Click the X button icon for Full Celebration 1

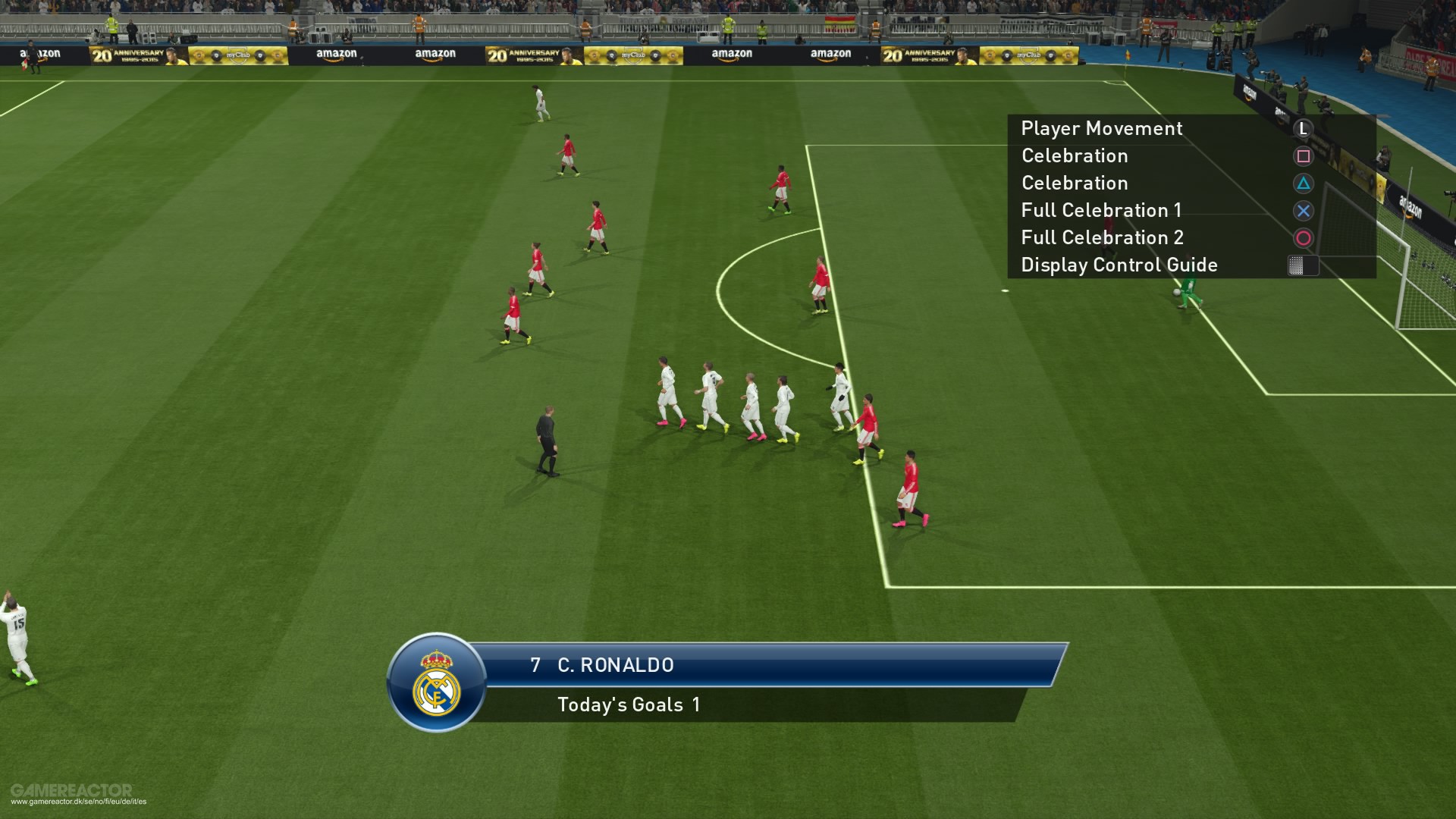pos(1302,211)
